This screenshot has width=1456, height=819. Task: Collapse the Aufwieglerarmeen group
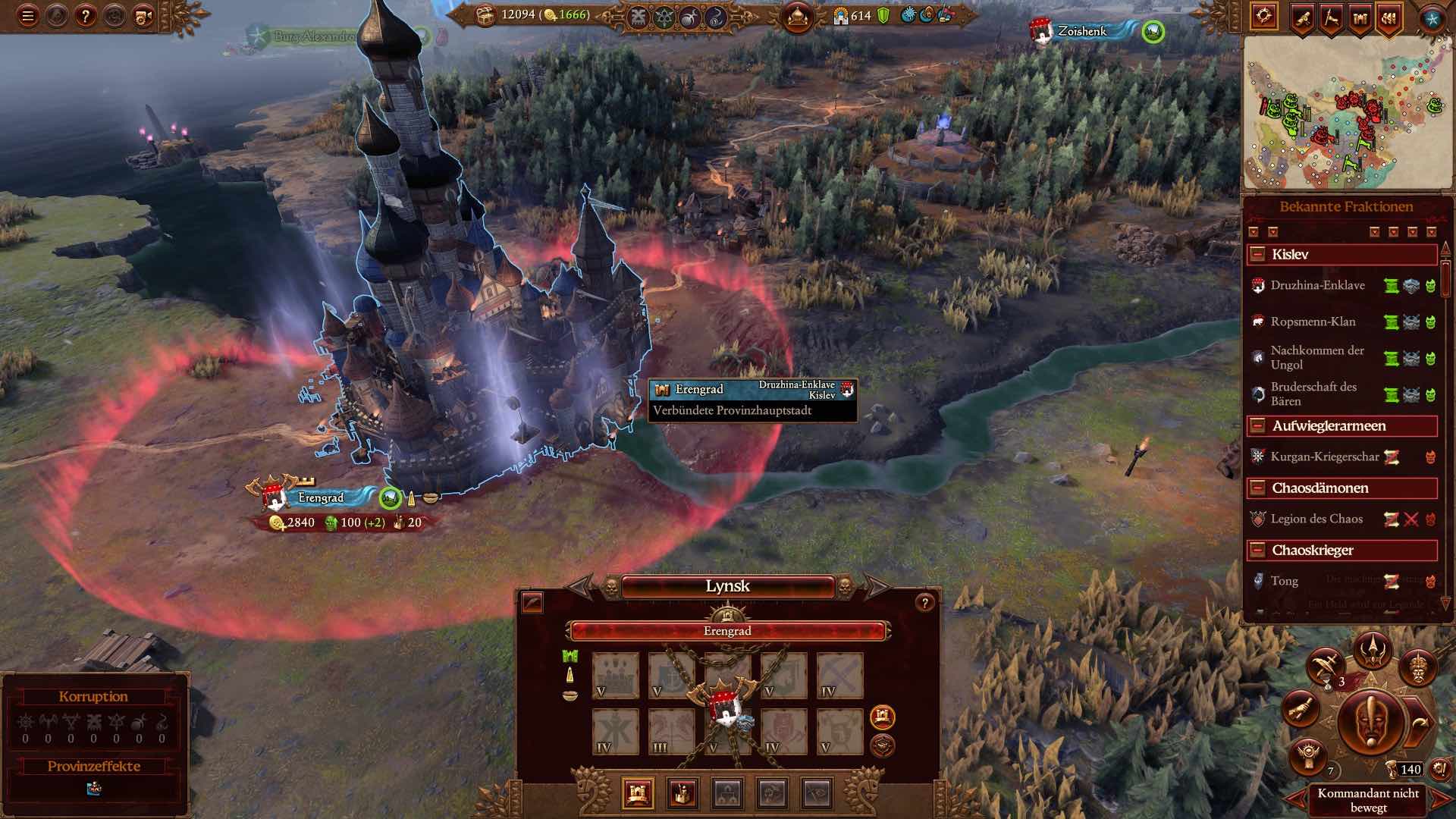tap(1258, 426)
